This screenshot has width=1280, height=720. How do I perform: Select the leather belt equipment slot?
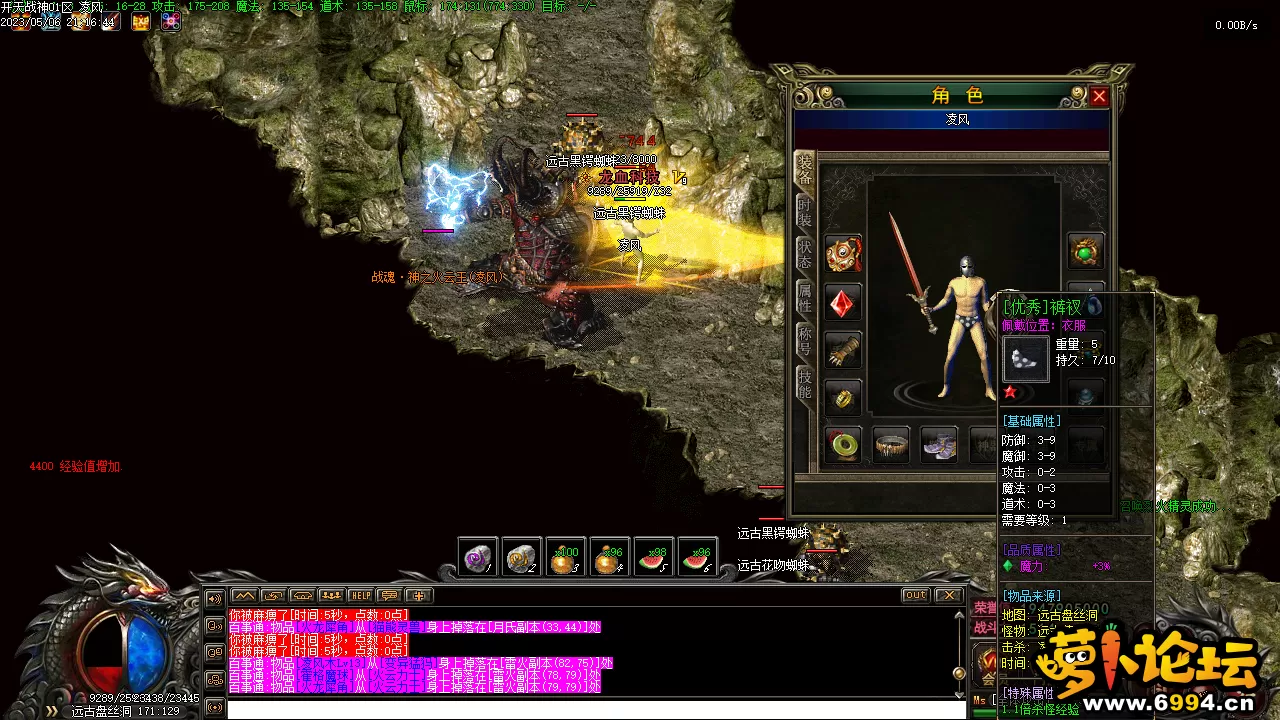(x=891, y=444)
